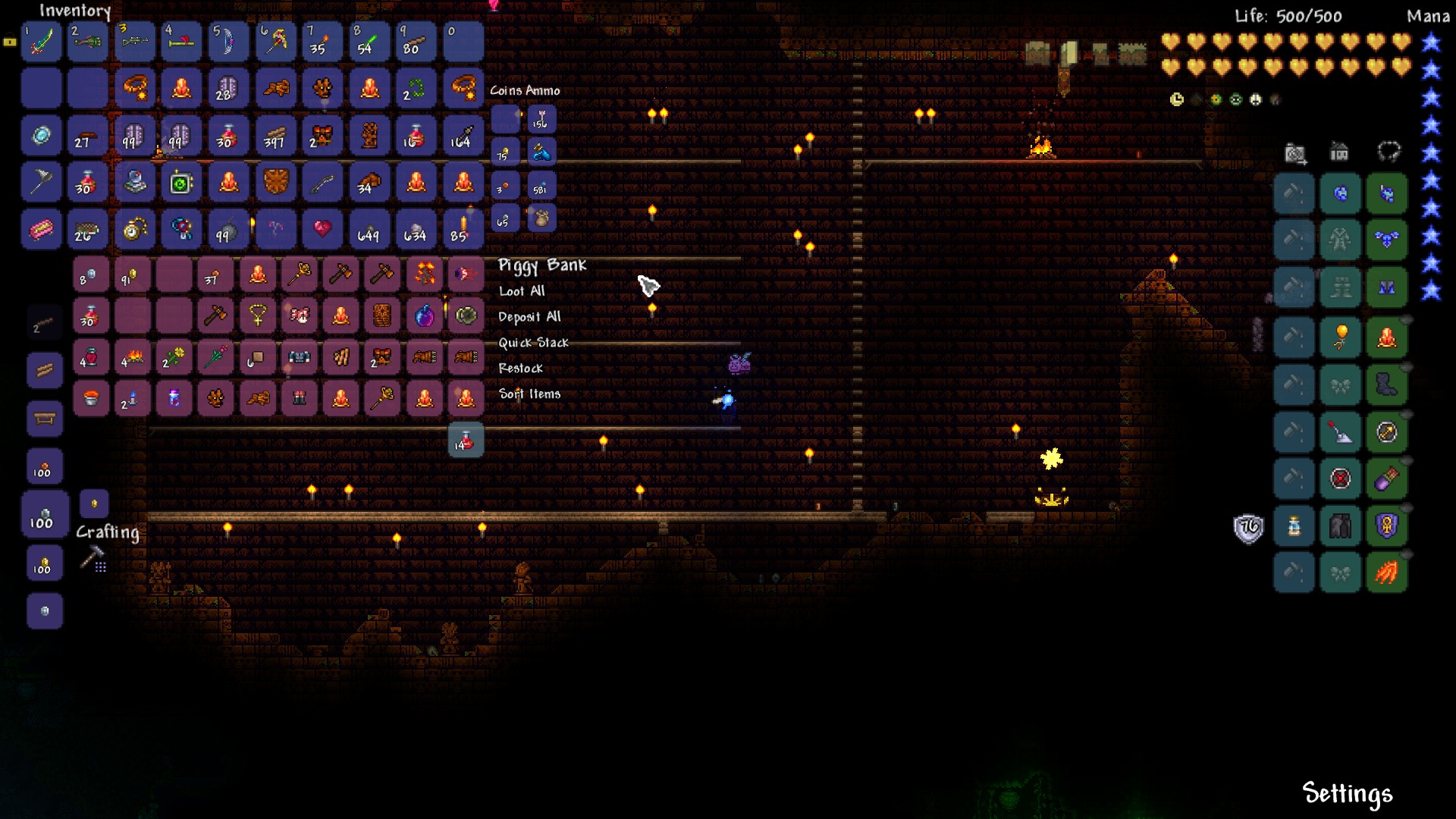Click the topmost dye slot
Image resolution: width=1456 pixels, height=819 pixels.
pos(1294,193)
